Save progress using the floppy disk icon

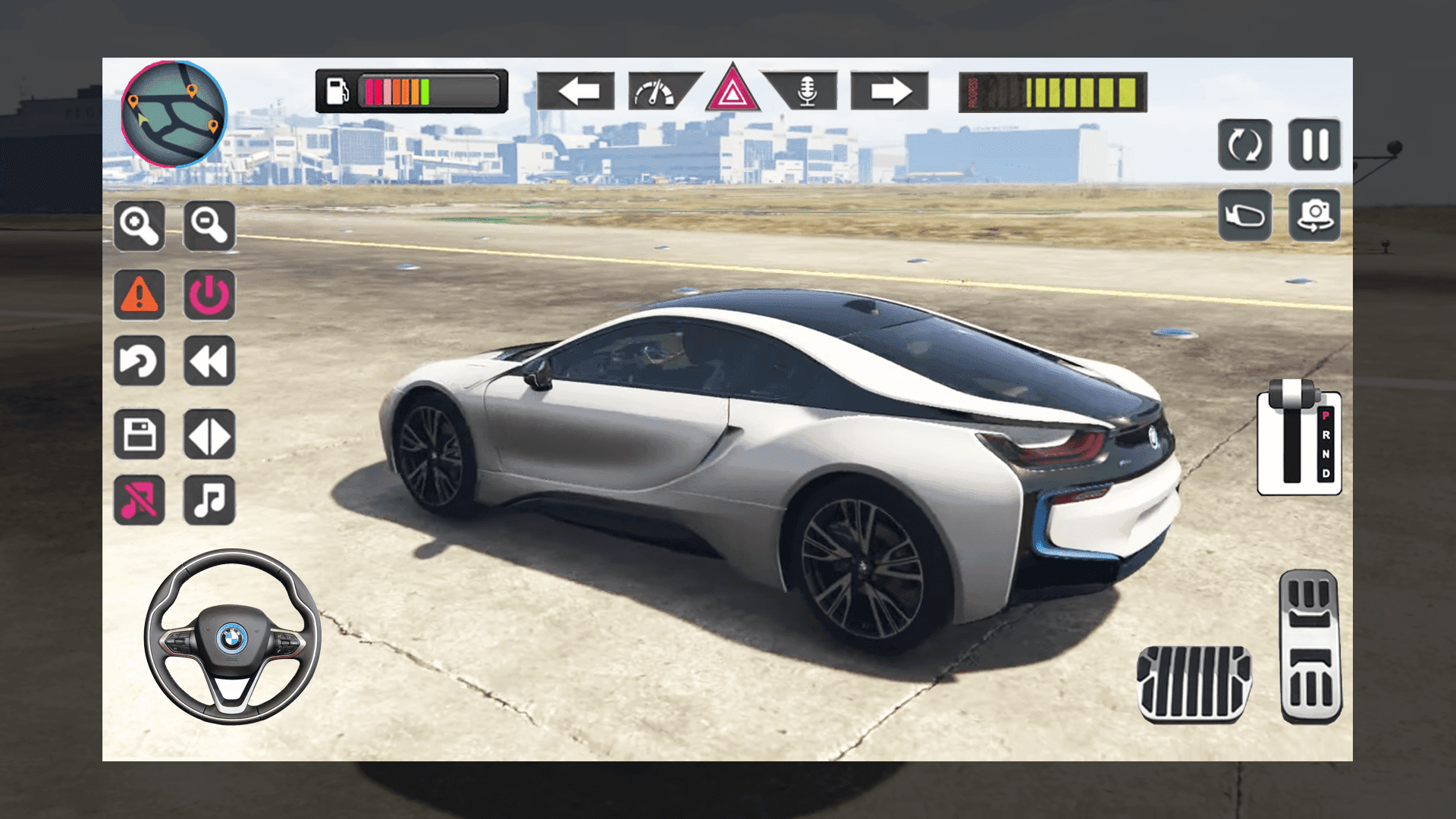pyautogui.click(x=139, y=435)
